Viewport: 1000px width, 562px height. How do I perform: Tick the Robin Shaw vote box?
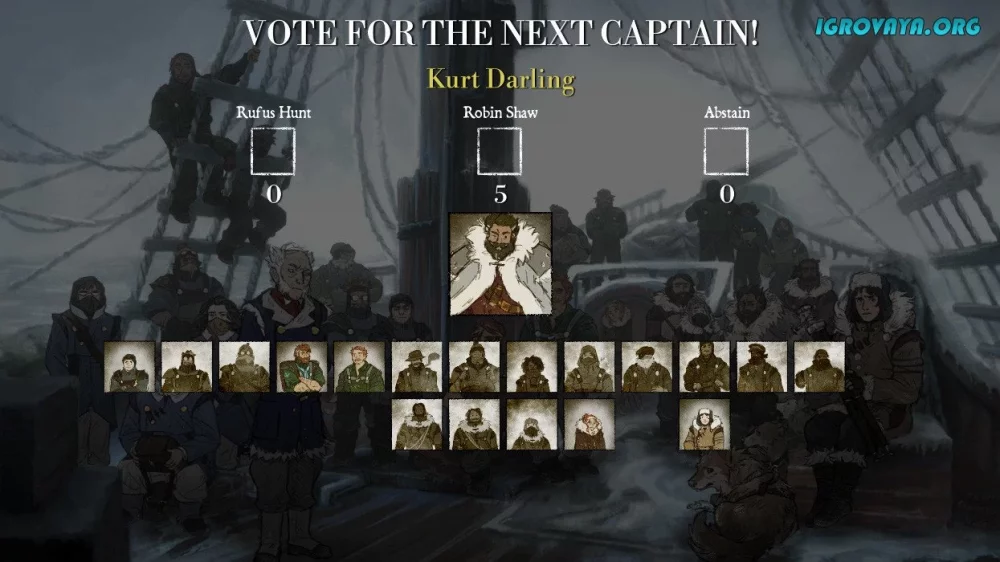500,152
